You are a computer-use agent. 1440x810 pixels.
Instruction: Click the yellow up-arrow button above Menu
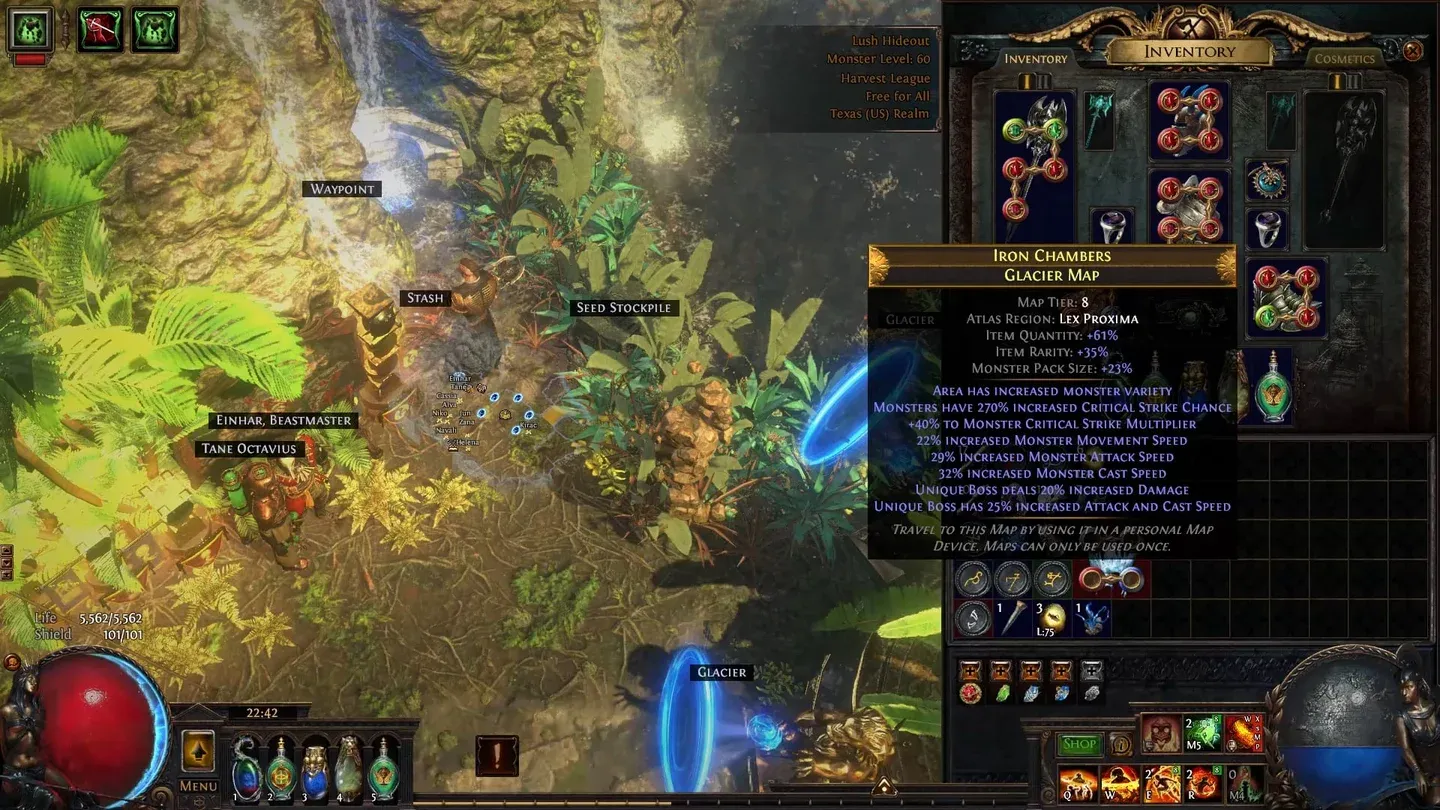(x=198, y=751)
